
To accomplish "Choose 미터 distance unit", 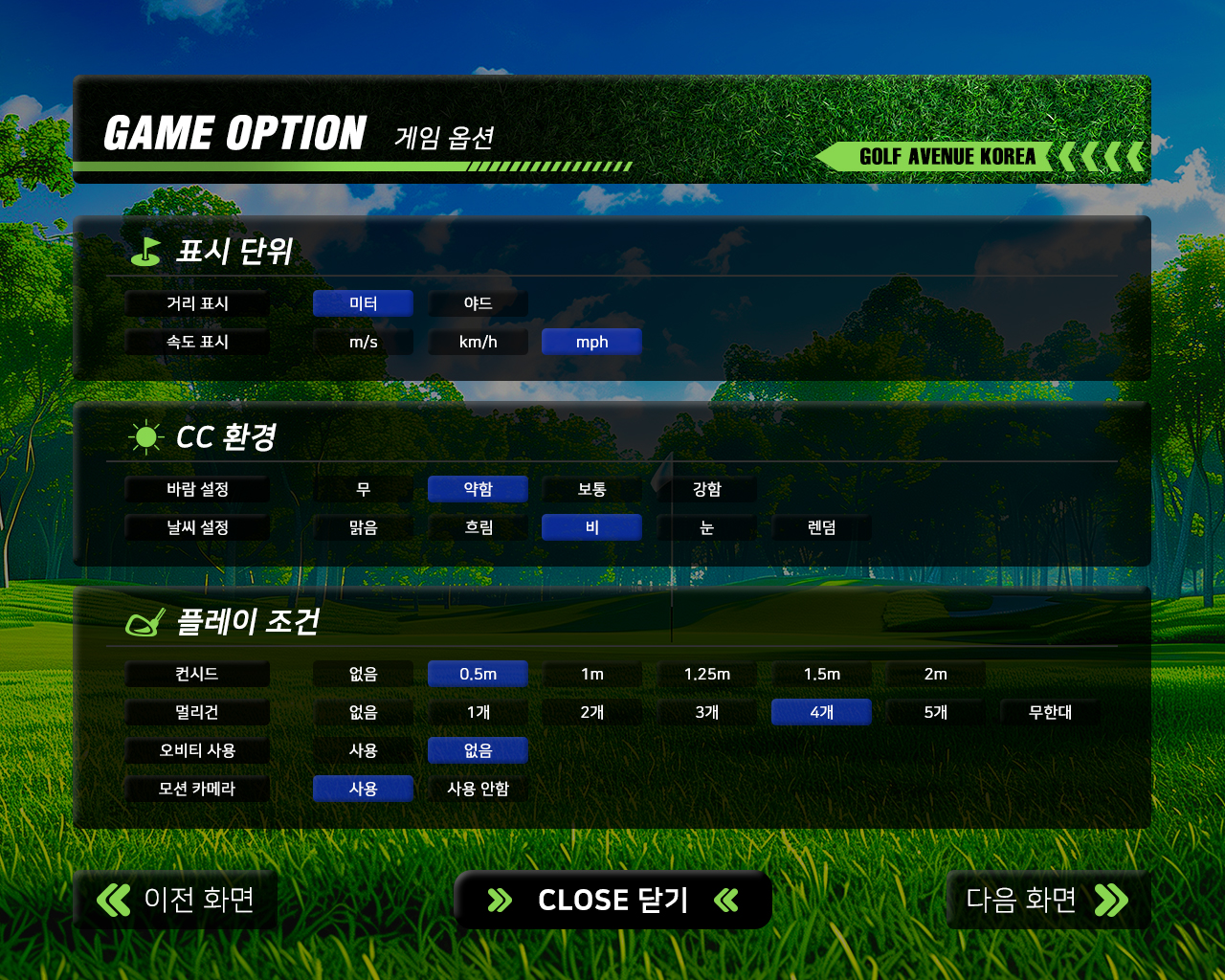I will coord(363,303).
